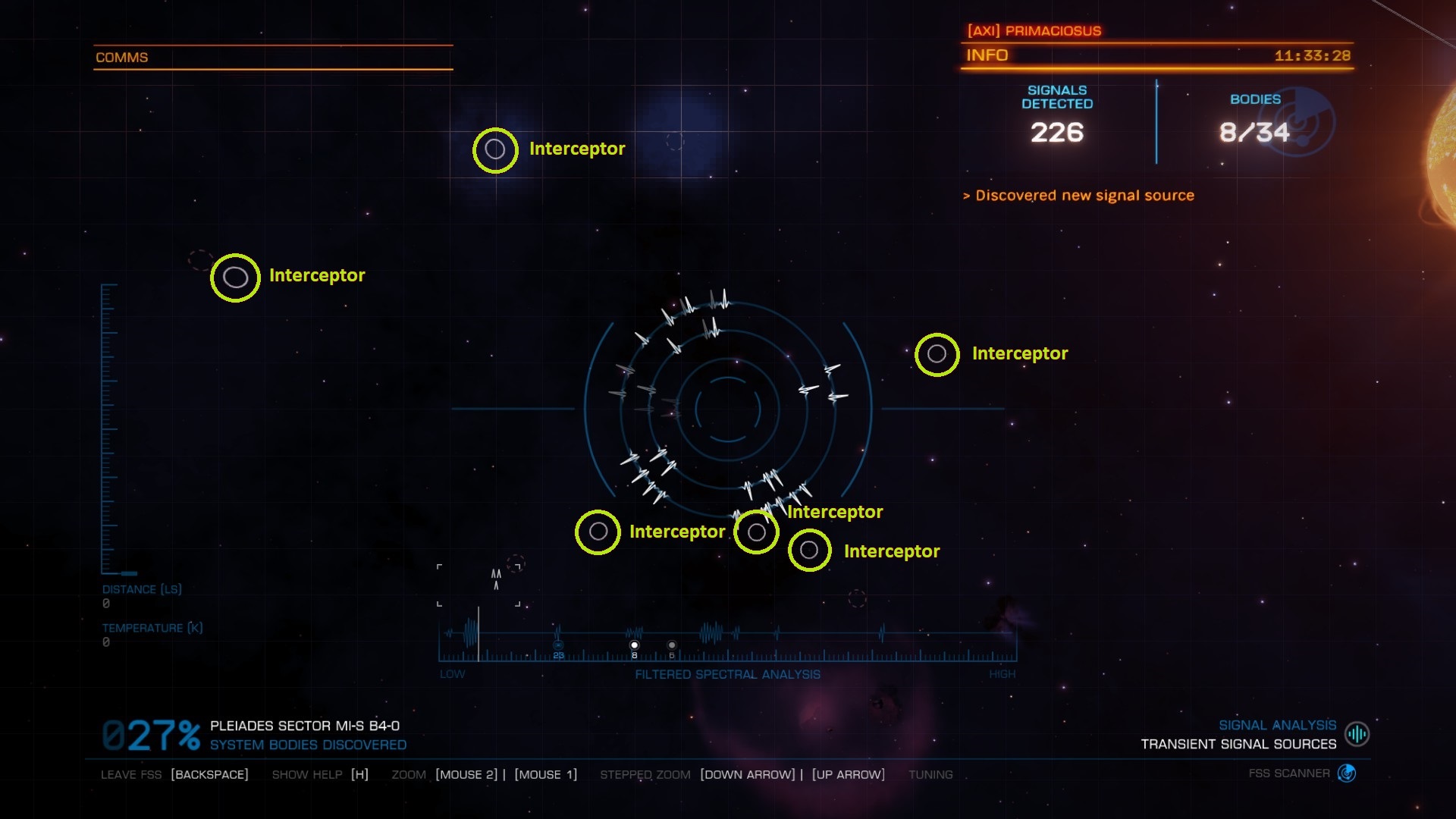Select the white dot marker on spectral bar
Screen dimensions: 1456x819
[635, 645]
